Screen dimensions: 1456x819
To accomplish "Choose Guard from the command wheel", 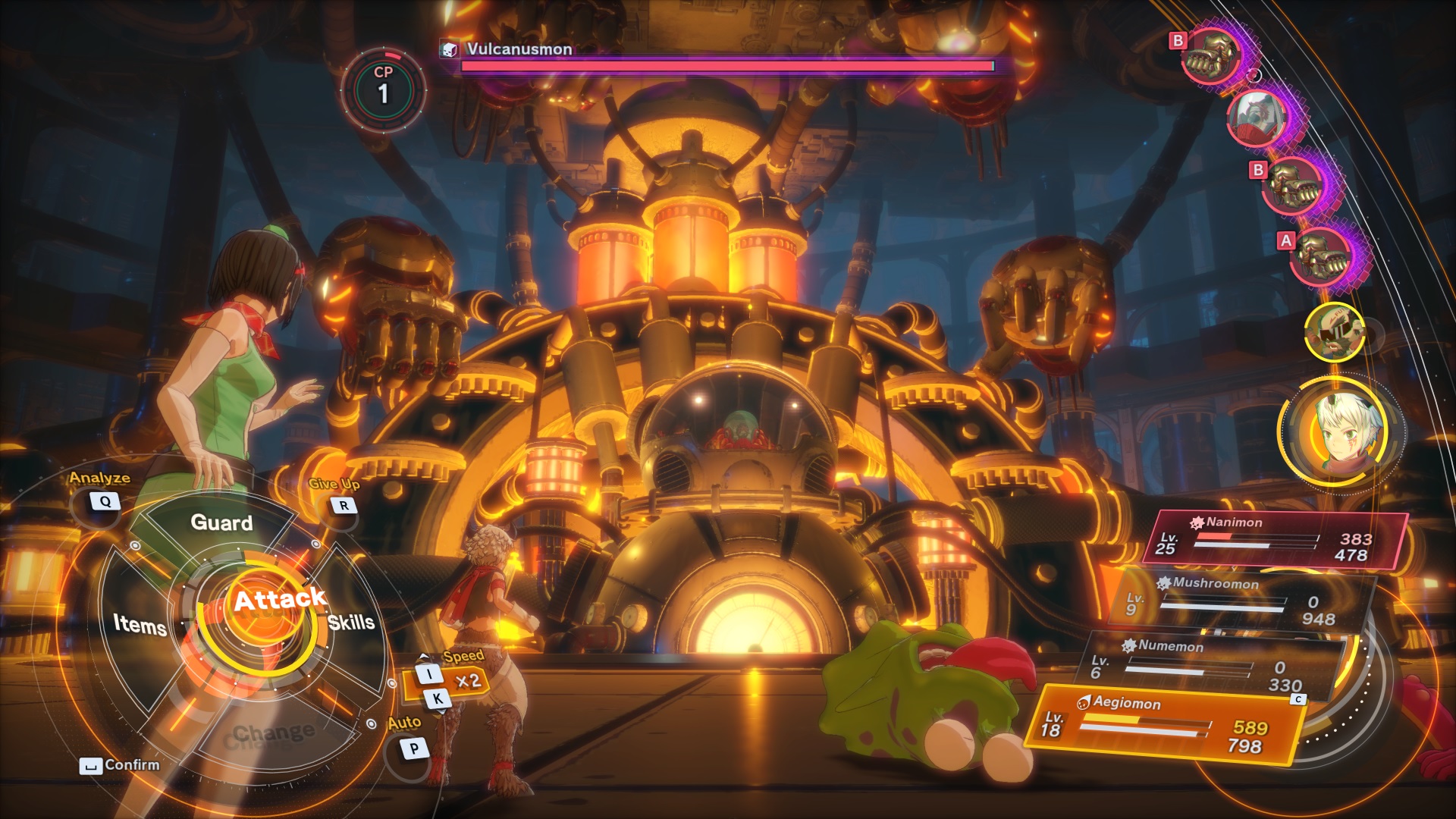I will pos(221,522).
